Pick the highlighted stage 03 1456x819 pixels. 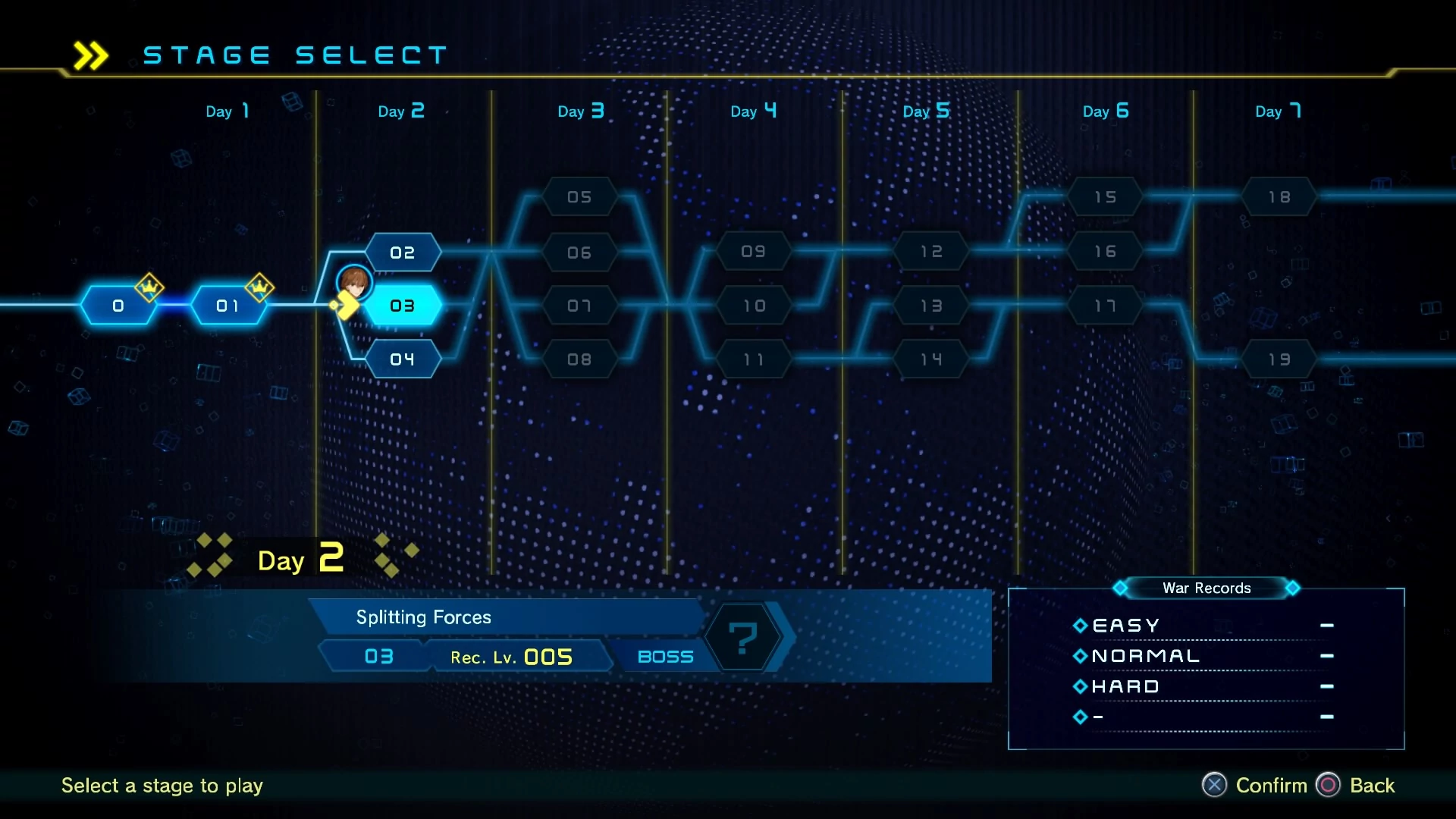click(x=403, y=306)
